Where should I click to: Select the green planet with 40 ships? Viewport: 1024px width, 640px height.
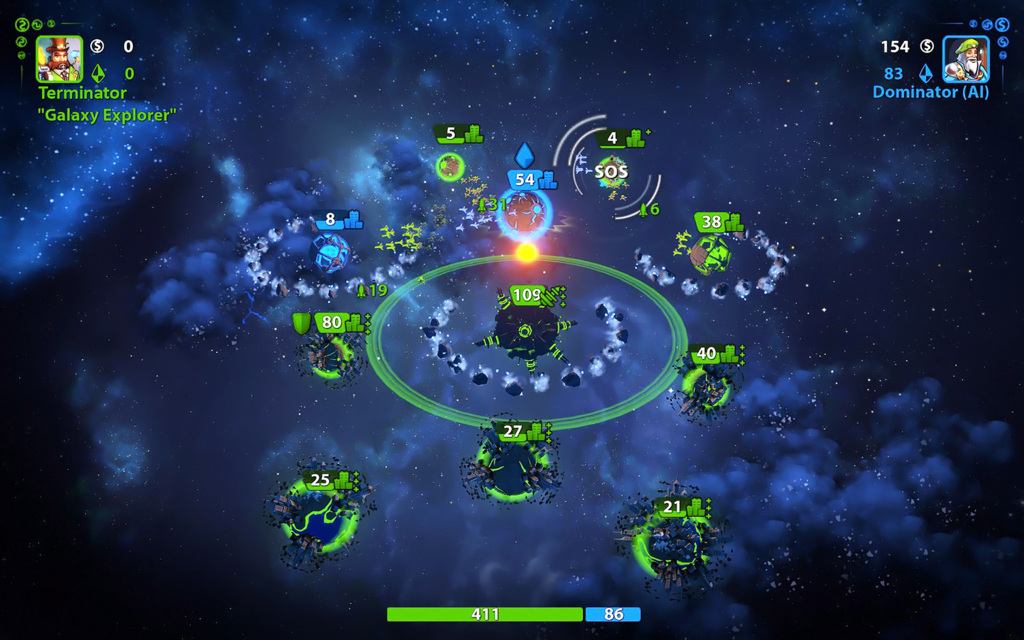click(705, 386)
